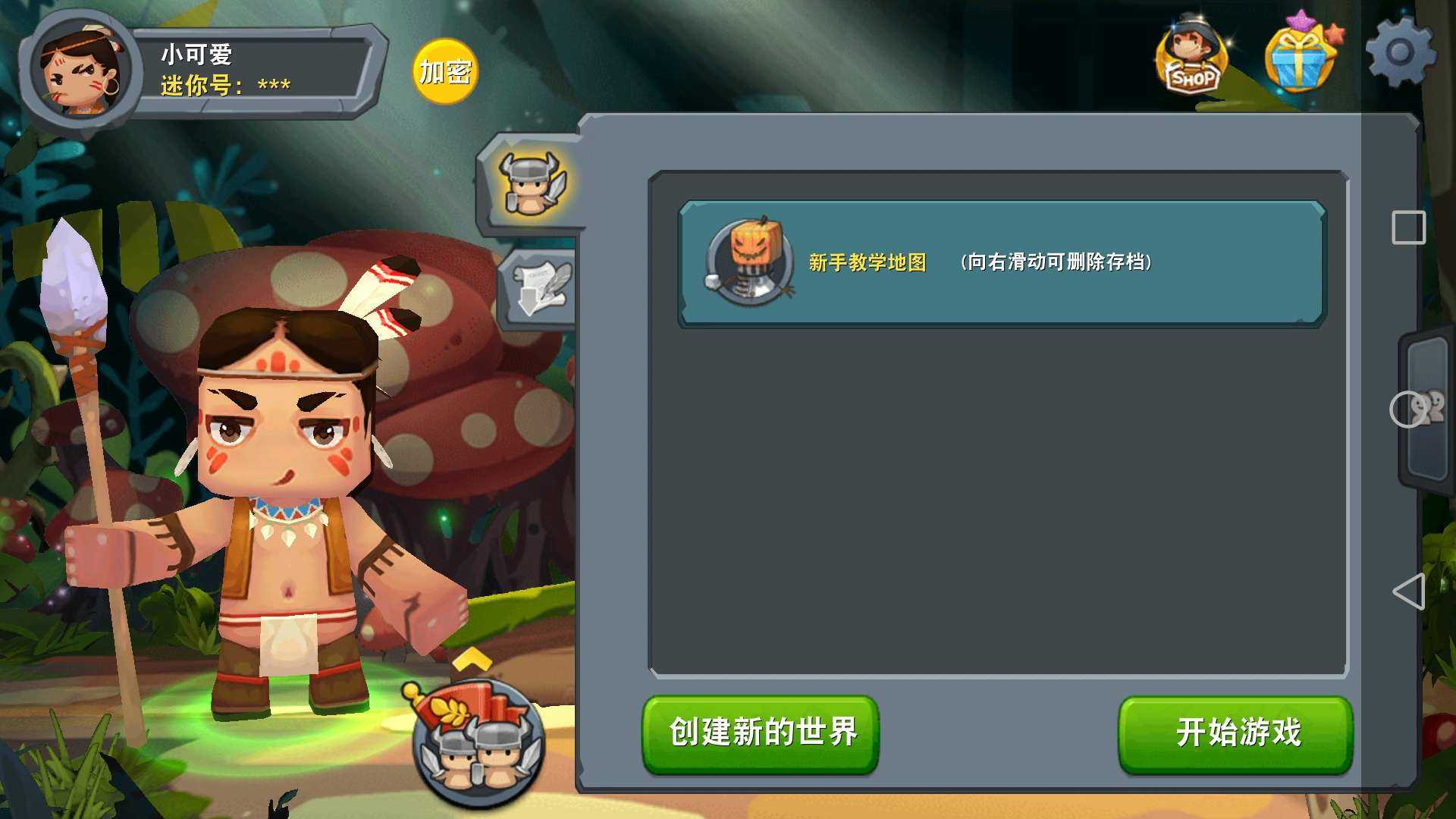Tap the Android recent apps square
Viewport: 1456px width, 819px height.
(1409, 227)
